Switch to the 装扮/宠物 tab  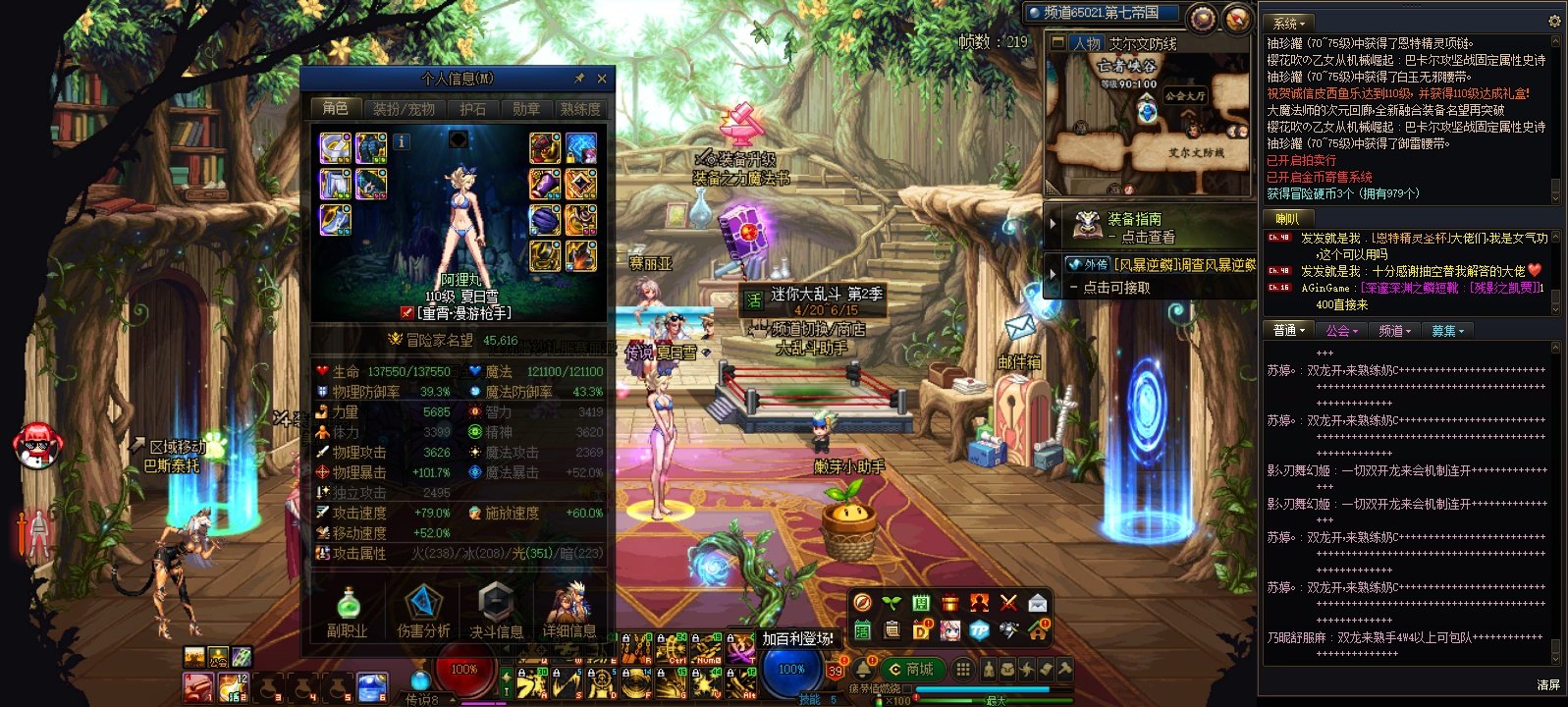click(x=404, y=109)
